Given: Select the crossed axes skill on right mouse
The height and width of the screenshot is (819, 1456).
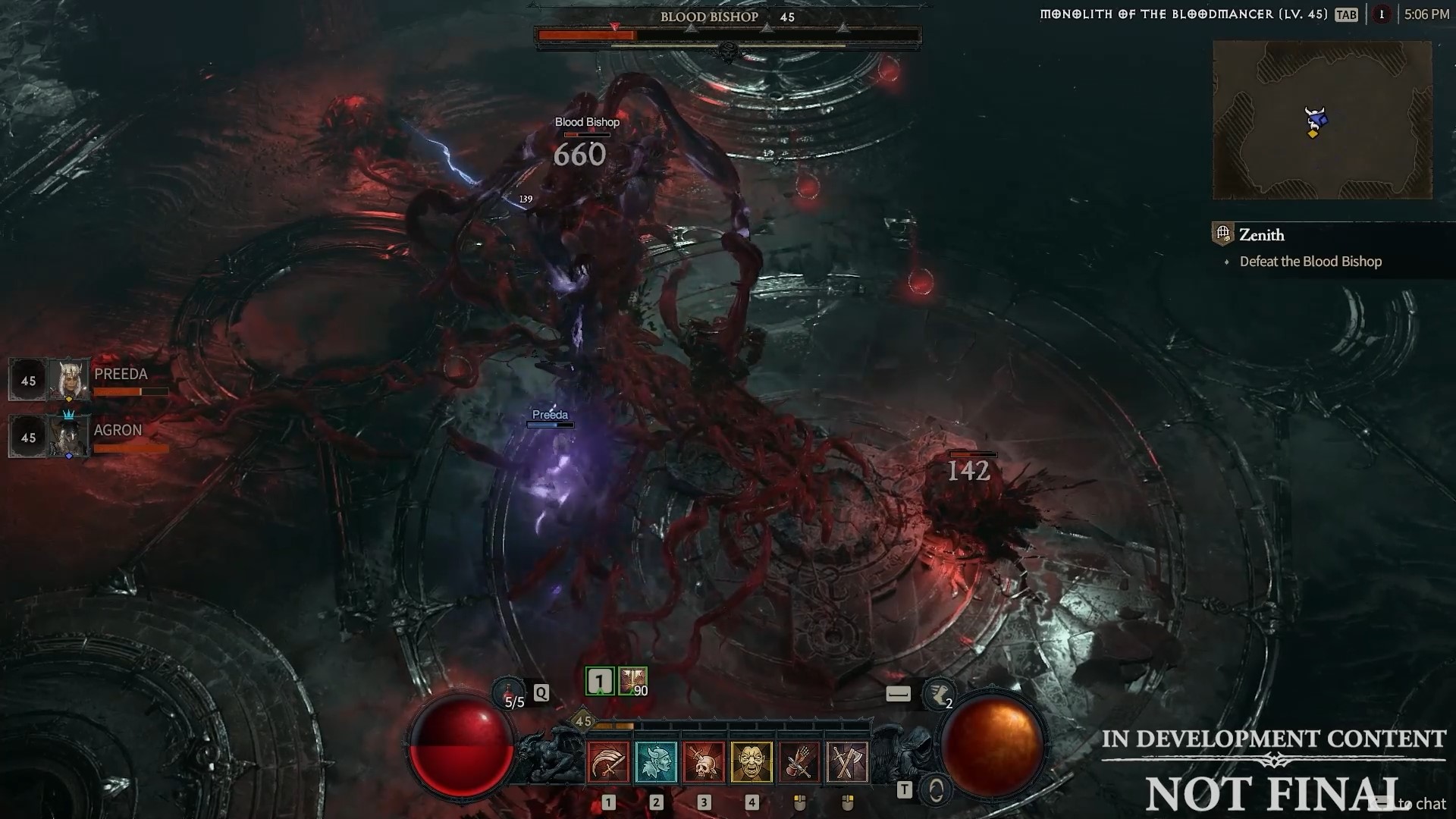Looking at the screenshot, I should point(847,762).
